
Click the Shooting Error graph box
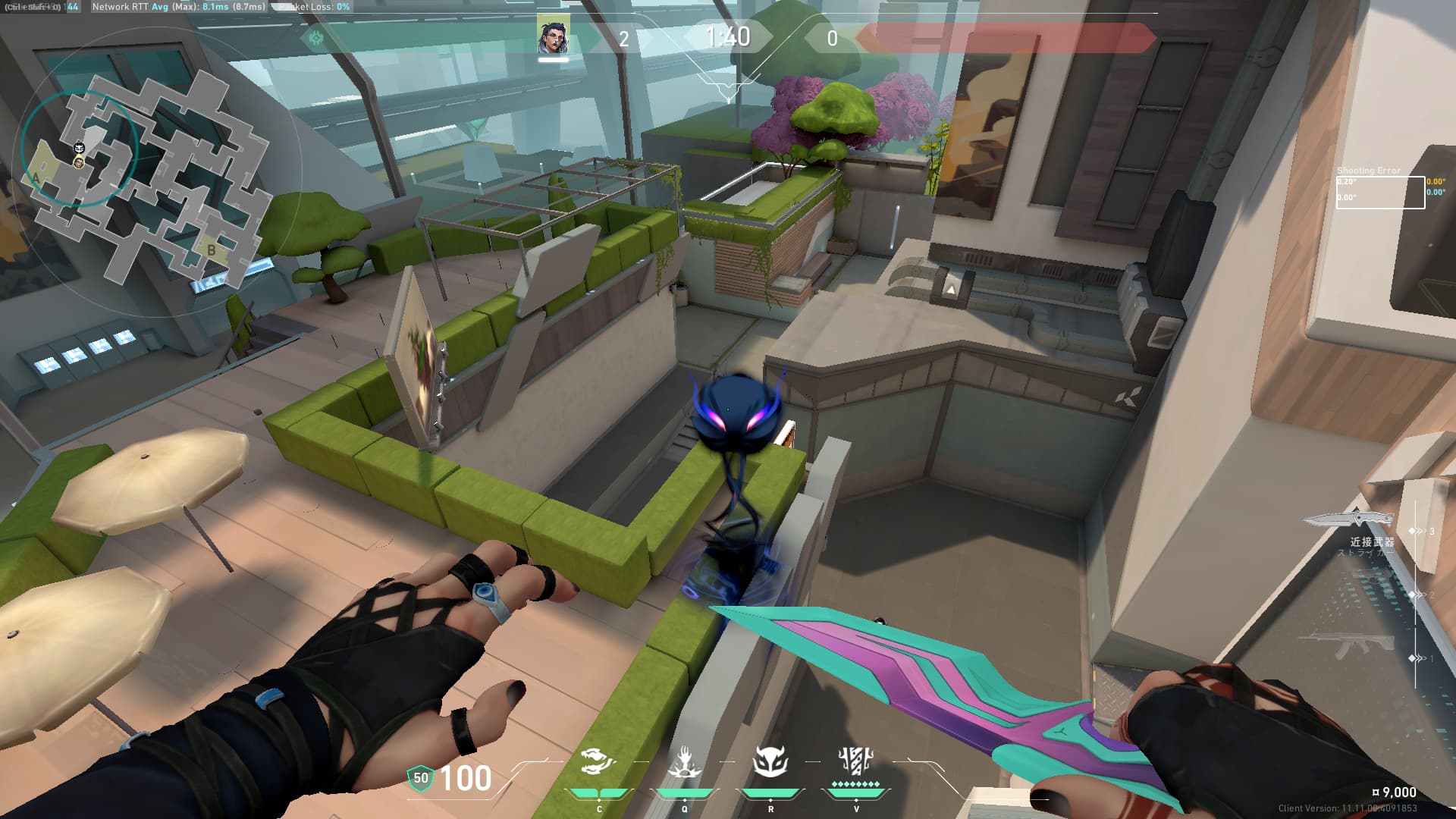click(1380, 192)
